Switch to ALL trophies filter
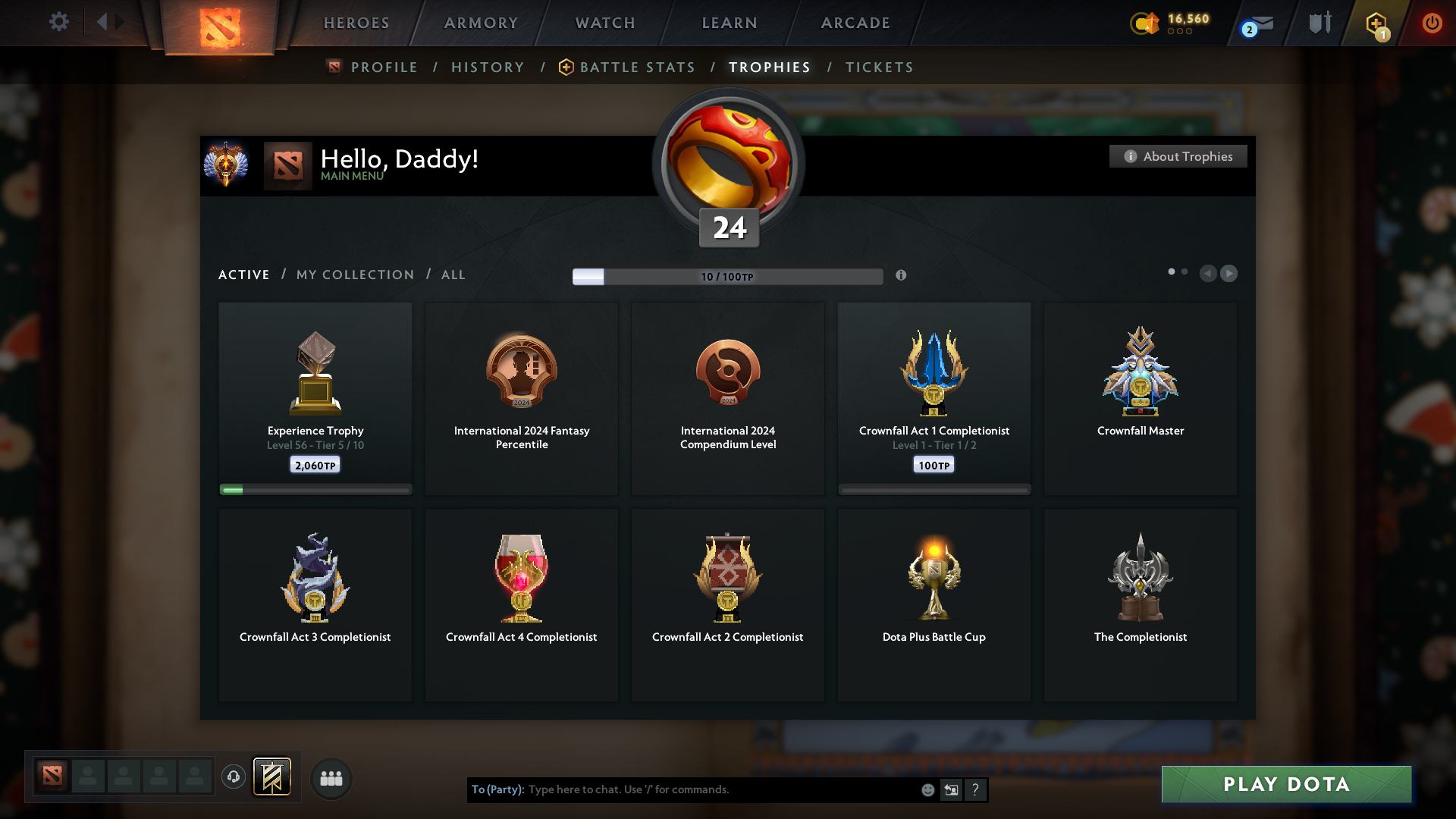 [x=453, y=275]
